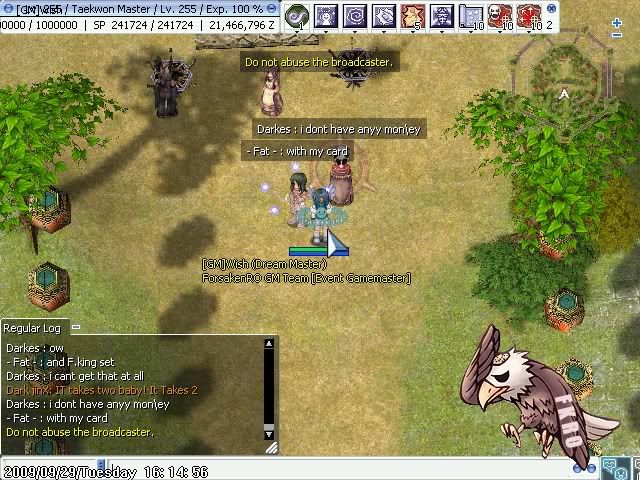Trigger the red silhouette level 5 skill
640x480 pixels.
coord(413,15)
